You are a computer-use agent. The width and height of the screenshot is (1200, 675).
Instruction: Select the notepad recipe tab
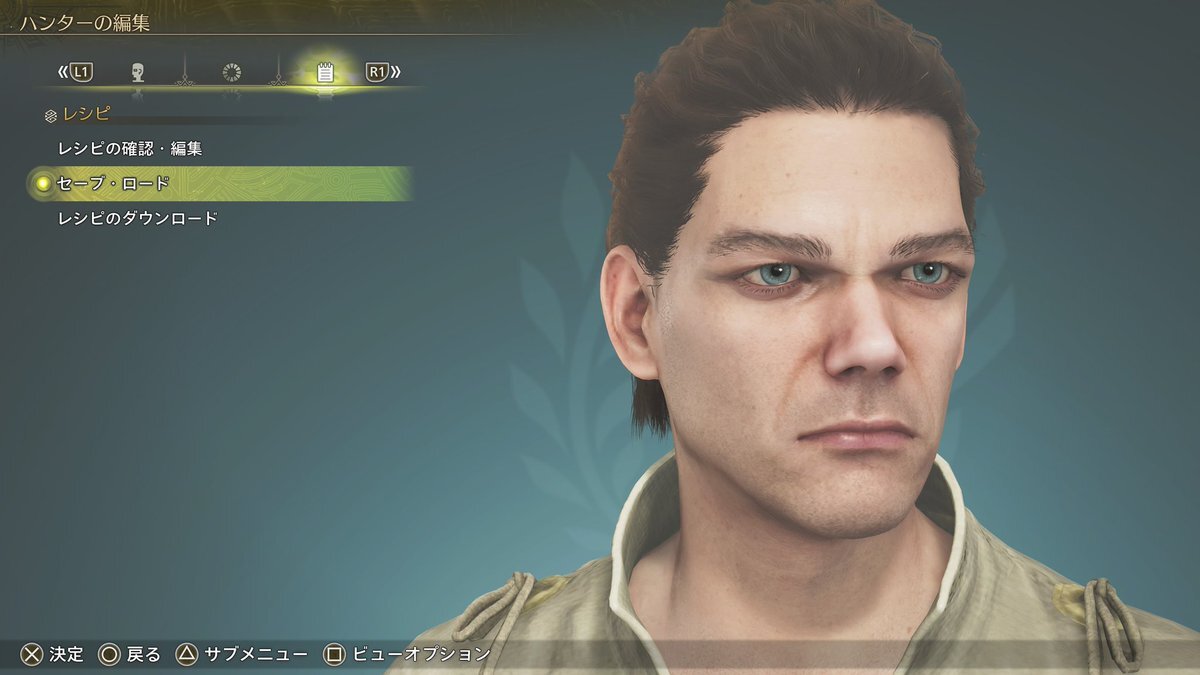[324, 72]
